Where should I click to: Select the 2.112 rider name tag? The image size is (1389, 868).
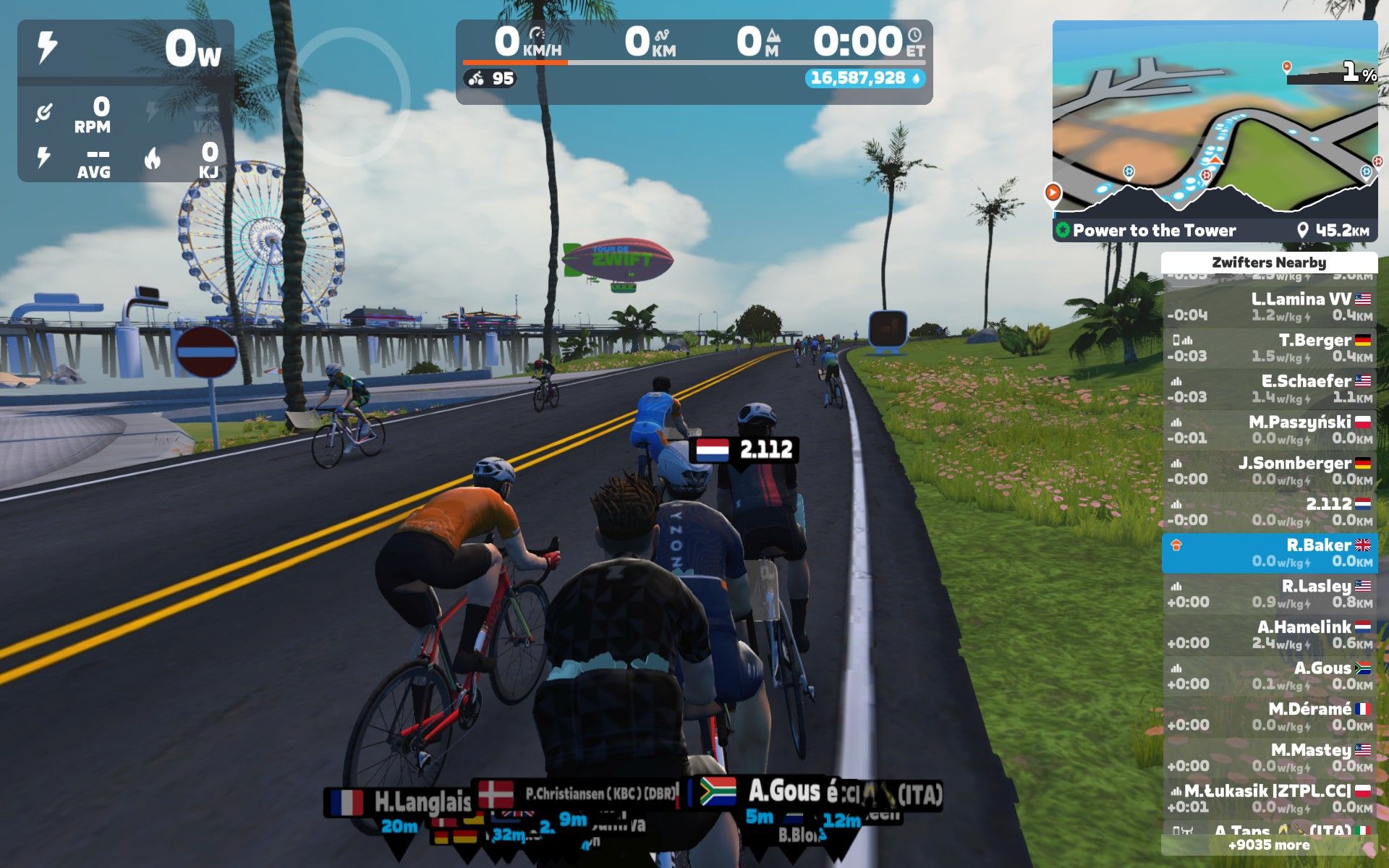coord(744,450)
